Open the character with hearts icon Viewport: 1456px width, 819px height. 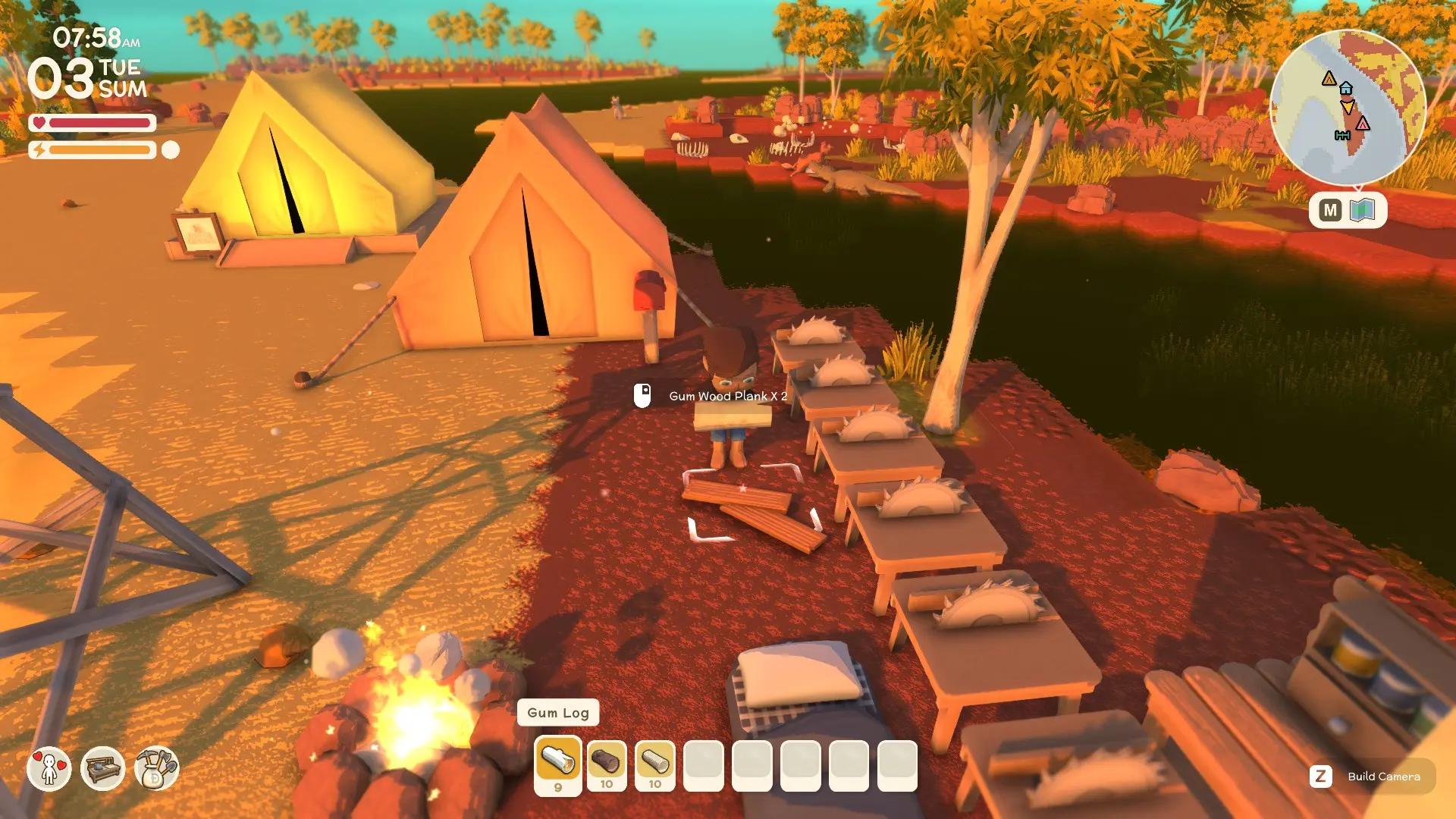click(49, 768)
